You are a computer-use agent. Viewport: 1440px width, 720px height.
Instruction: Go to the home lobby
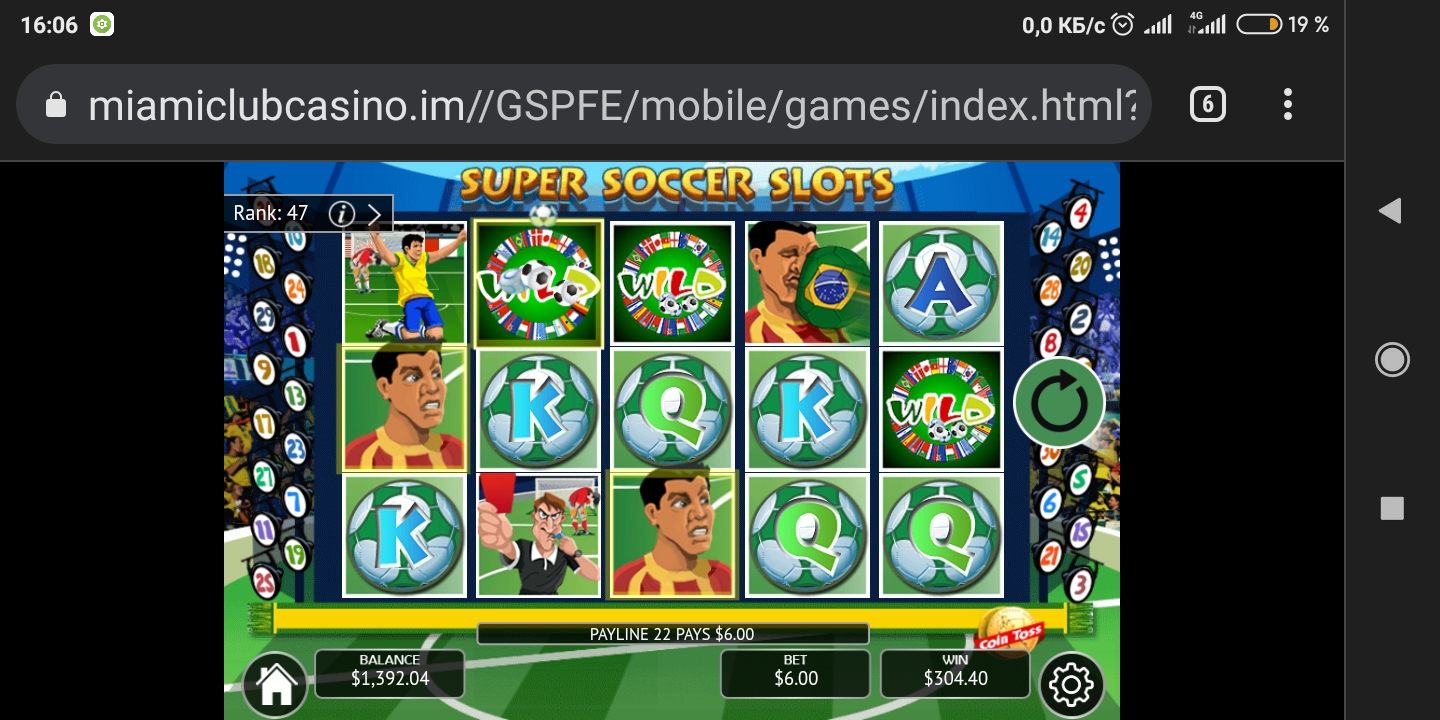pos(275,684)
